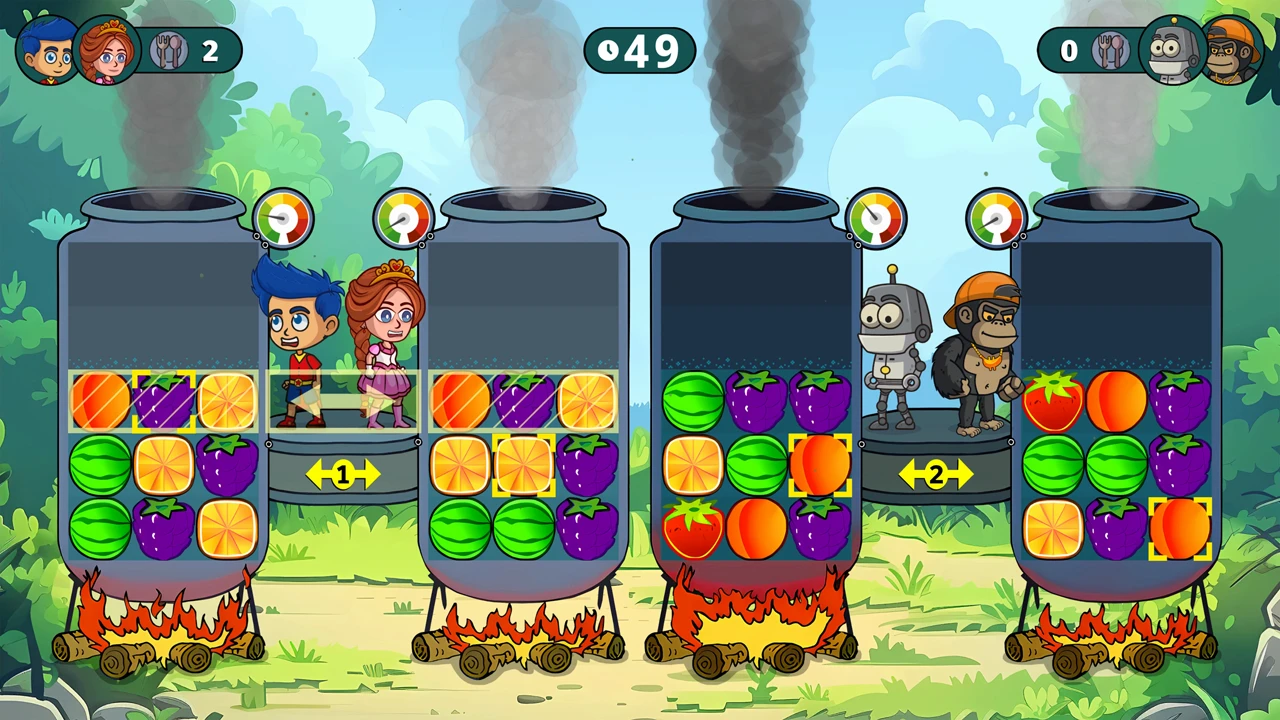
Task: Click the robot avatar in the HUD
Action: click(x=1172, y=50)
